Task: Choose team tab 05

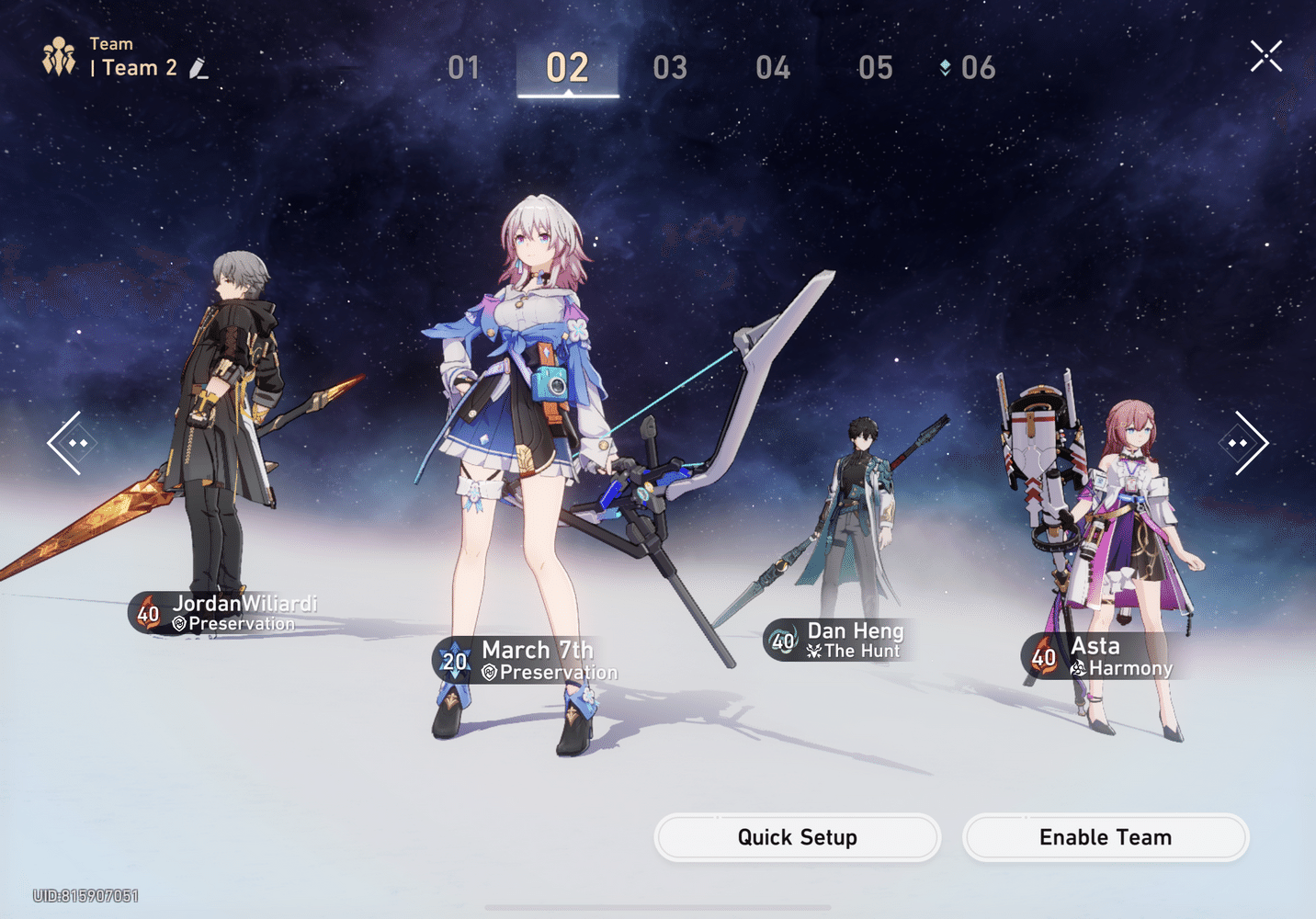Action: [x=875, y=68]
